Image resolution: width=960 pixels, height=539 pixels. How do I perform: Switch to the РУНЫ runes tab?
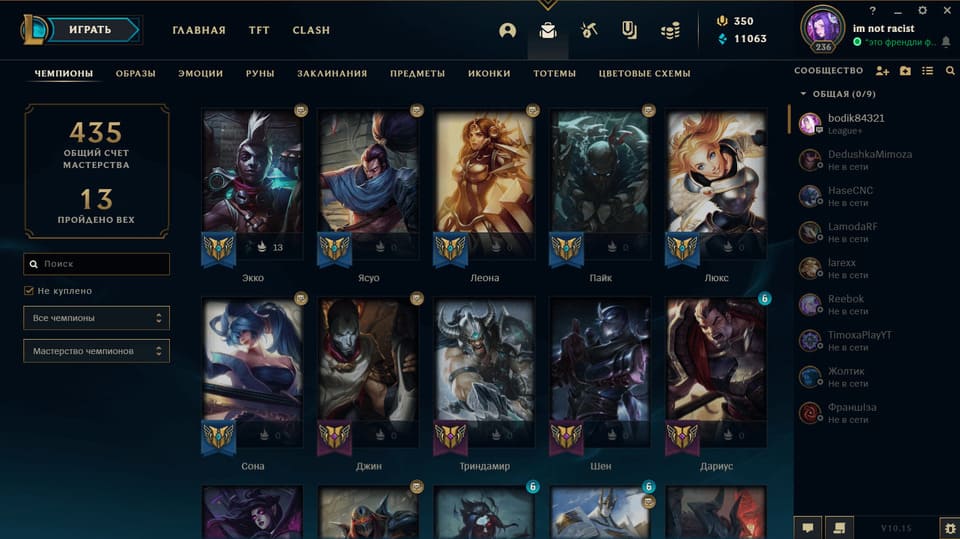[x=260, y=73]
